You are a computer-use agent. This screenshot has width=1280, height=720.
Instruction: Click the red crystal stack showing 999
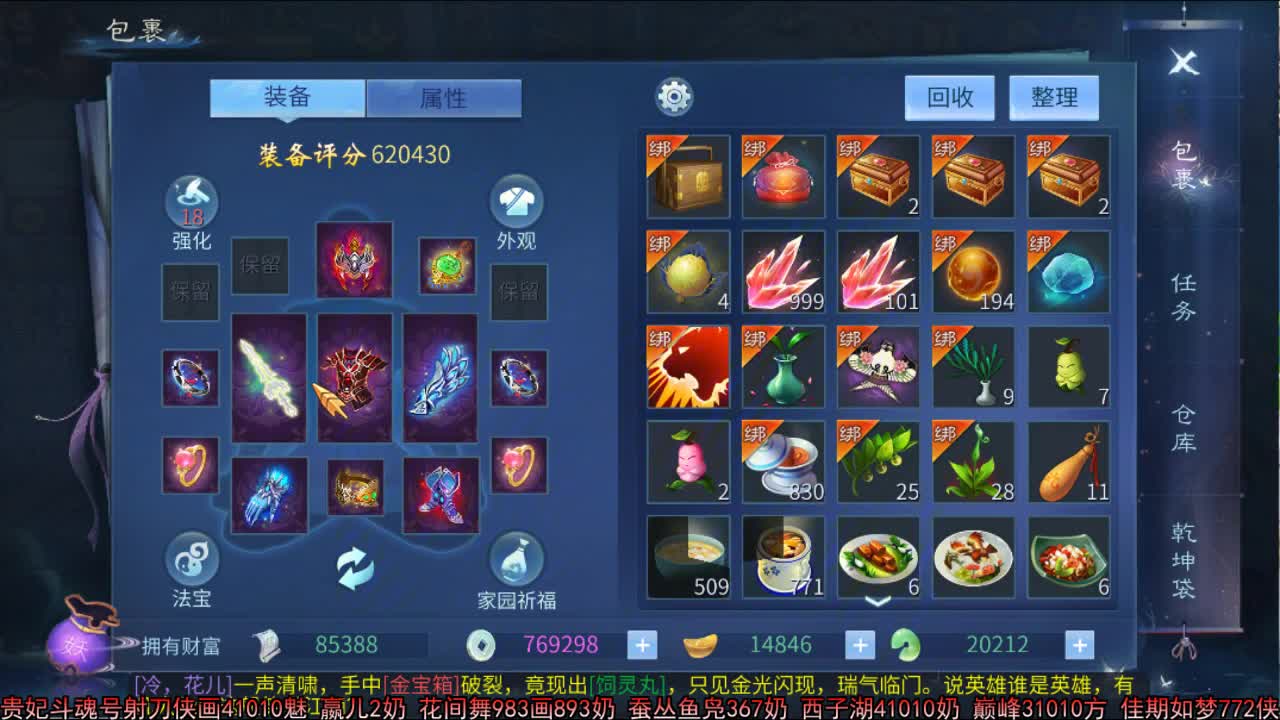pyautogui.click(x=782, y=270)
